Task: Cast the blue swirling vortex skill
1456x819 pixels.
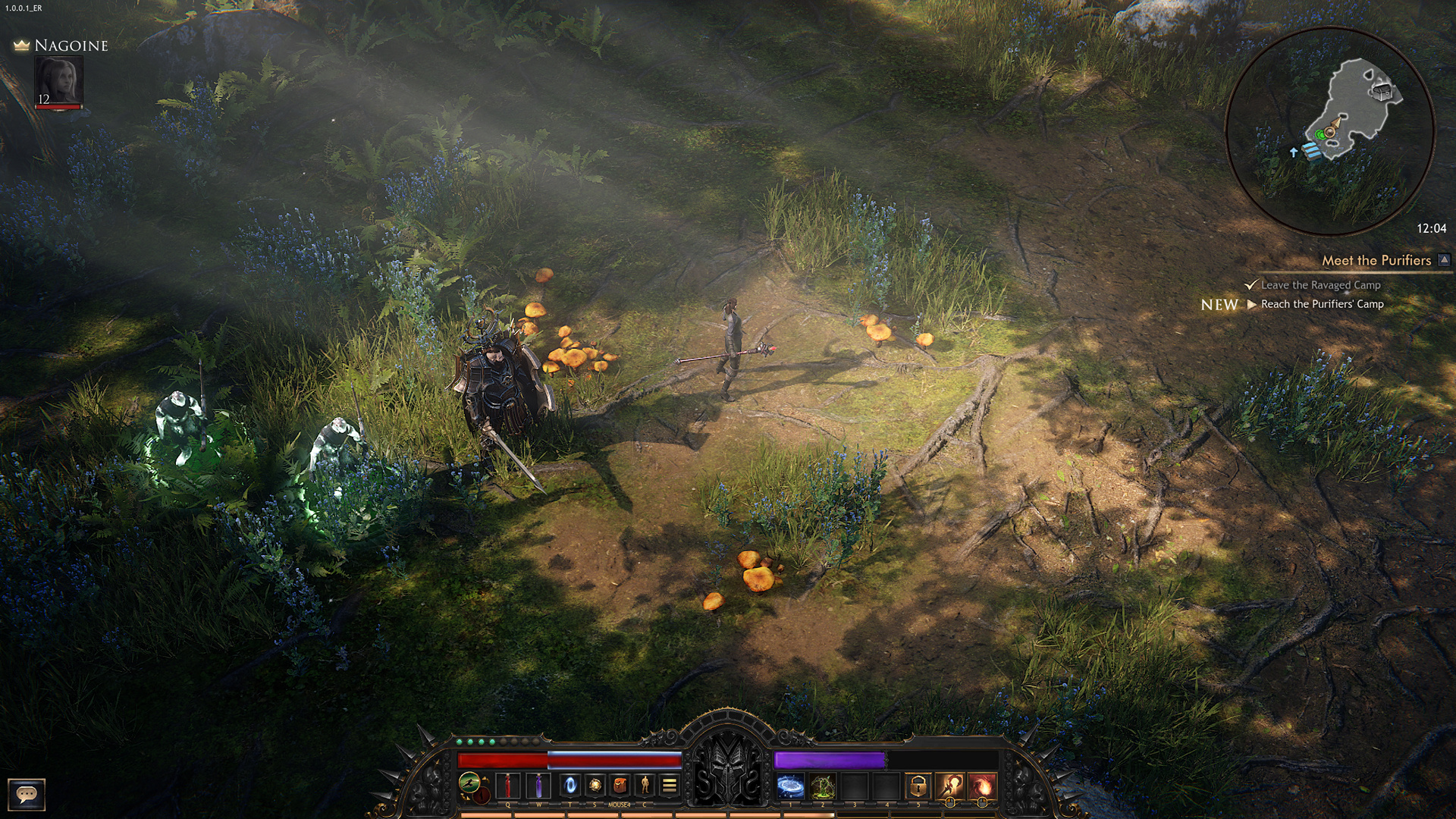Action: pos(790,786)
